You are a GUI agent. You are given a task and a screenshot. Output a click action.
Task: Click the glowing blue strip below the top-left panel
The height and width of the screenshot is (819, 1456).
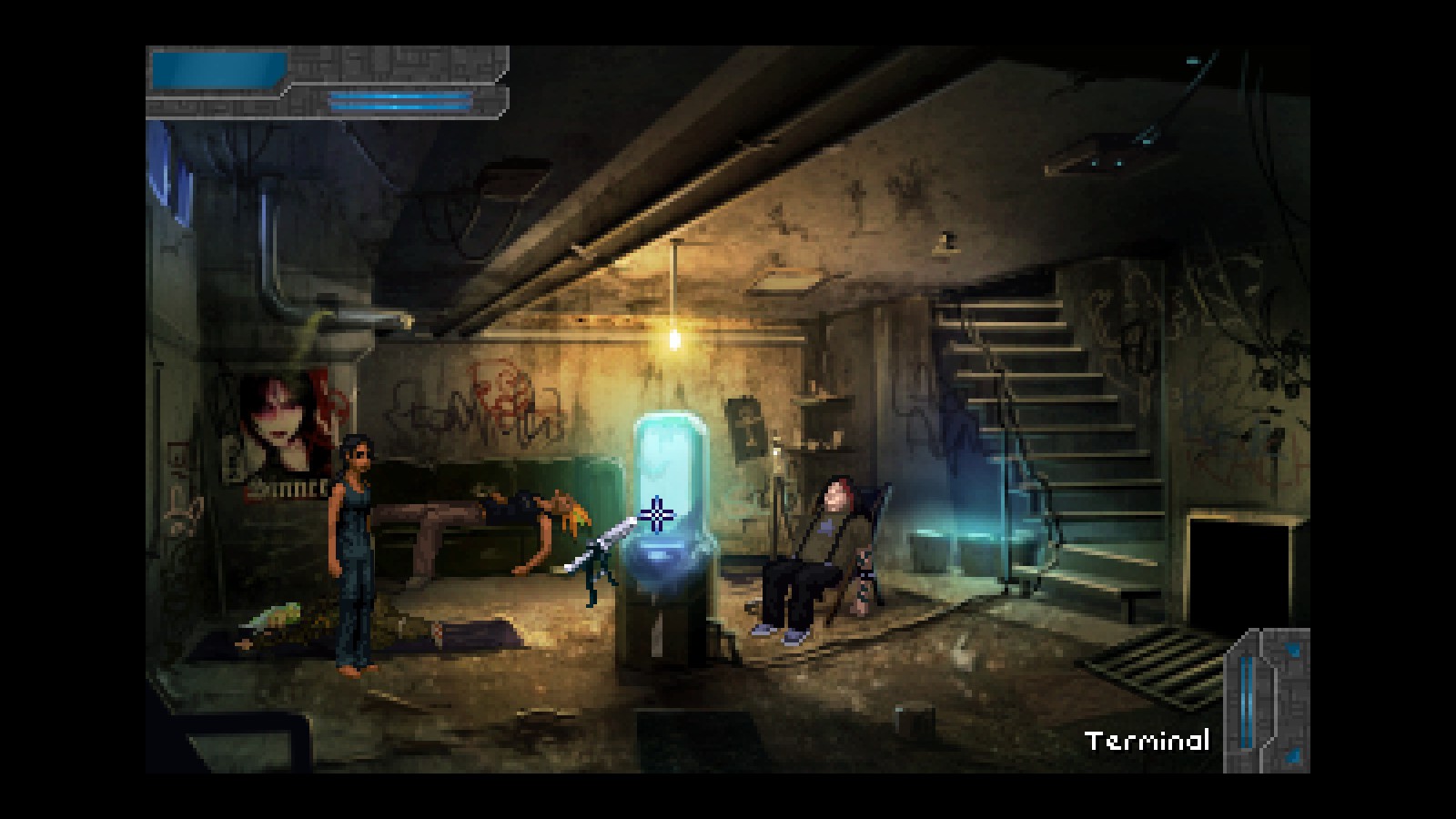pyautogui.click(x=400, y=101)
